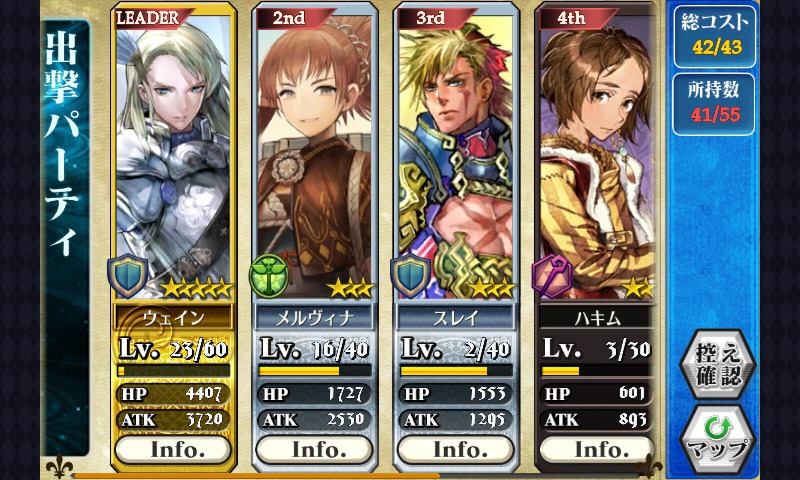The image size is (800, 480).
Task: Select the 4th slot card ハキム
Action: pyautogui.click(x=598, y=160)
